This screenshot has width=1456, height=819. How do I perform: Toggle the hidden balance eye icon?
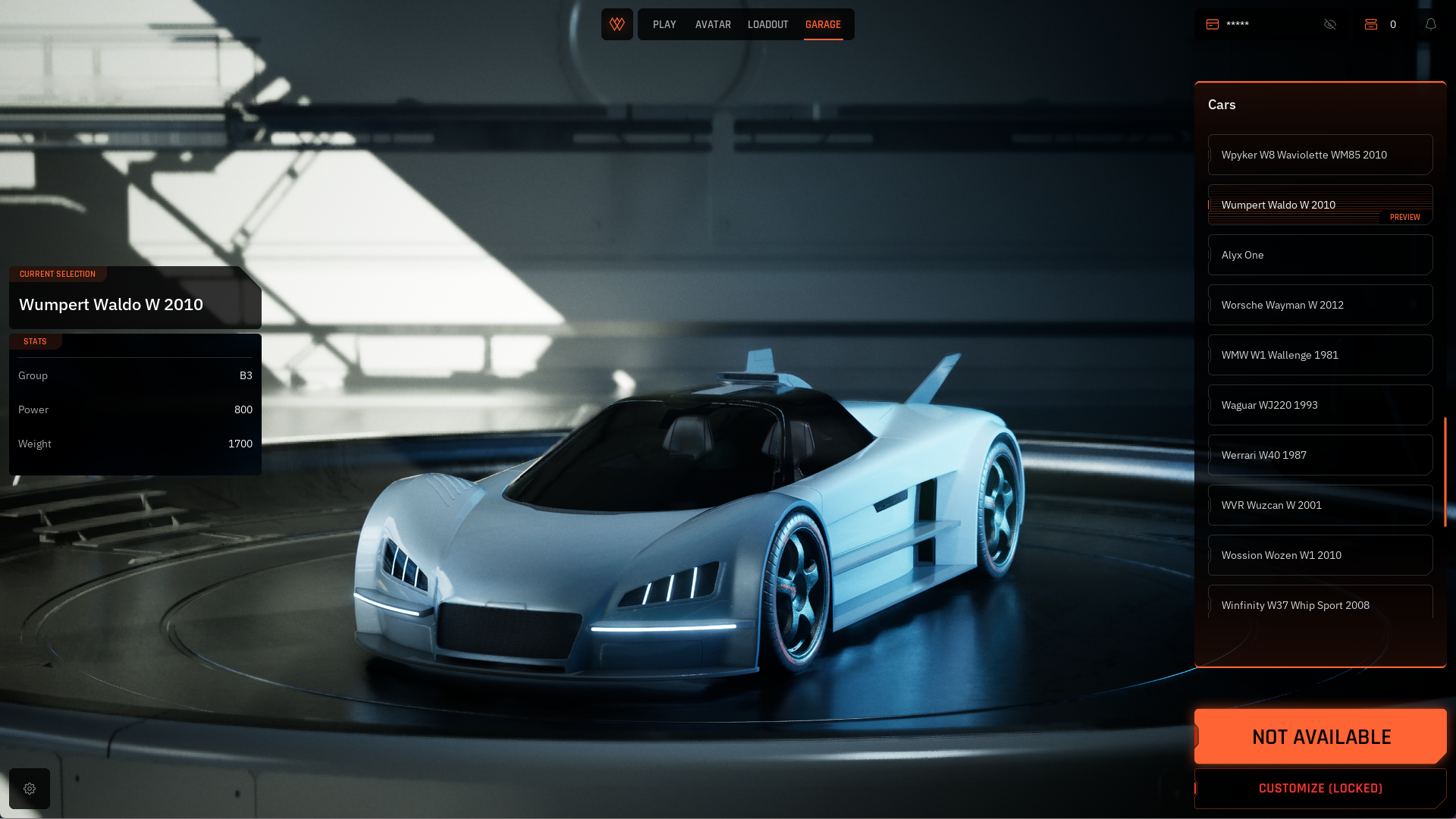[1330, 24]
